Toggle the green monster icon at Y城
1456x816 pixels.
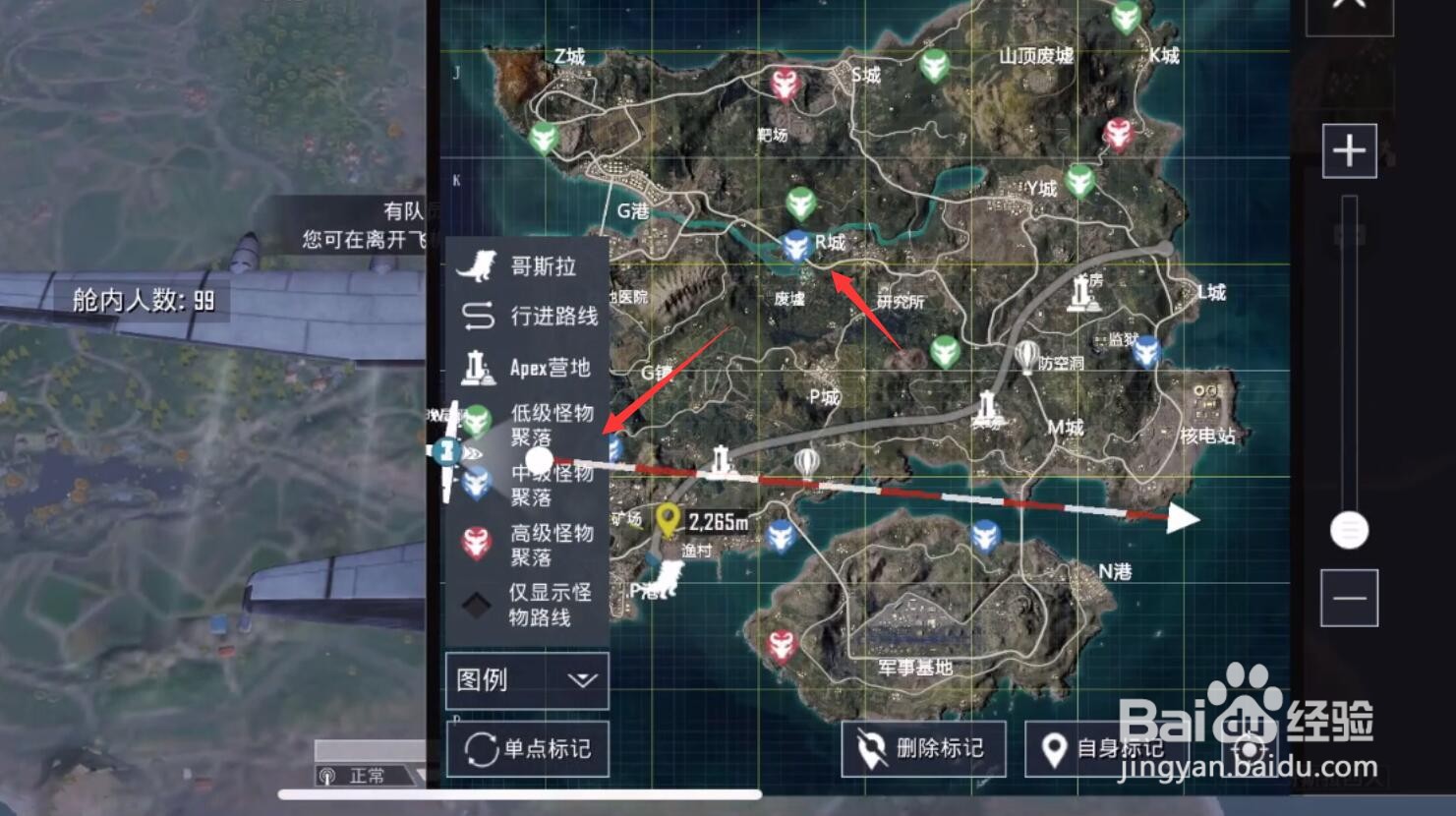pos(1081,182)
